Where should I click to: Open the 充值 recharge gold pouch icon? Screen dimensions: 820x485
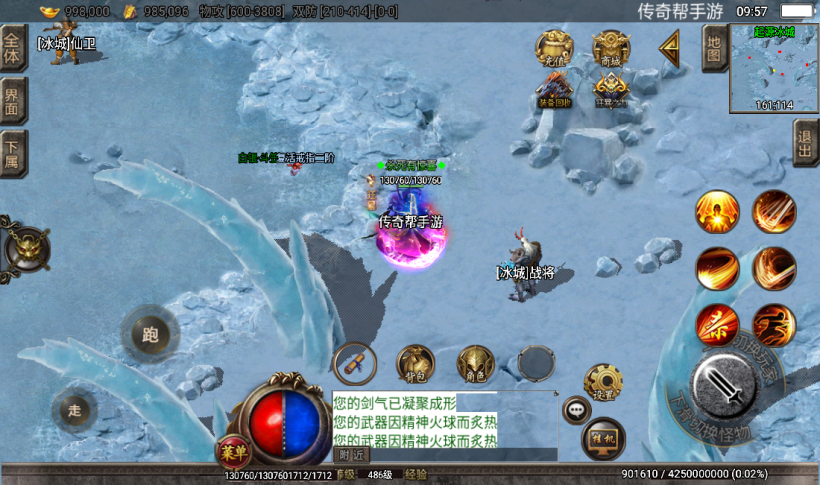(x=554, y=49)
